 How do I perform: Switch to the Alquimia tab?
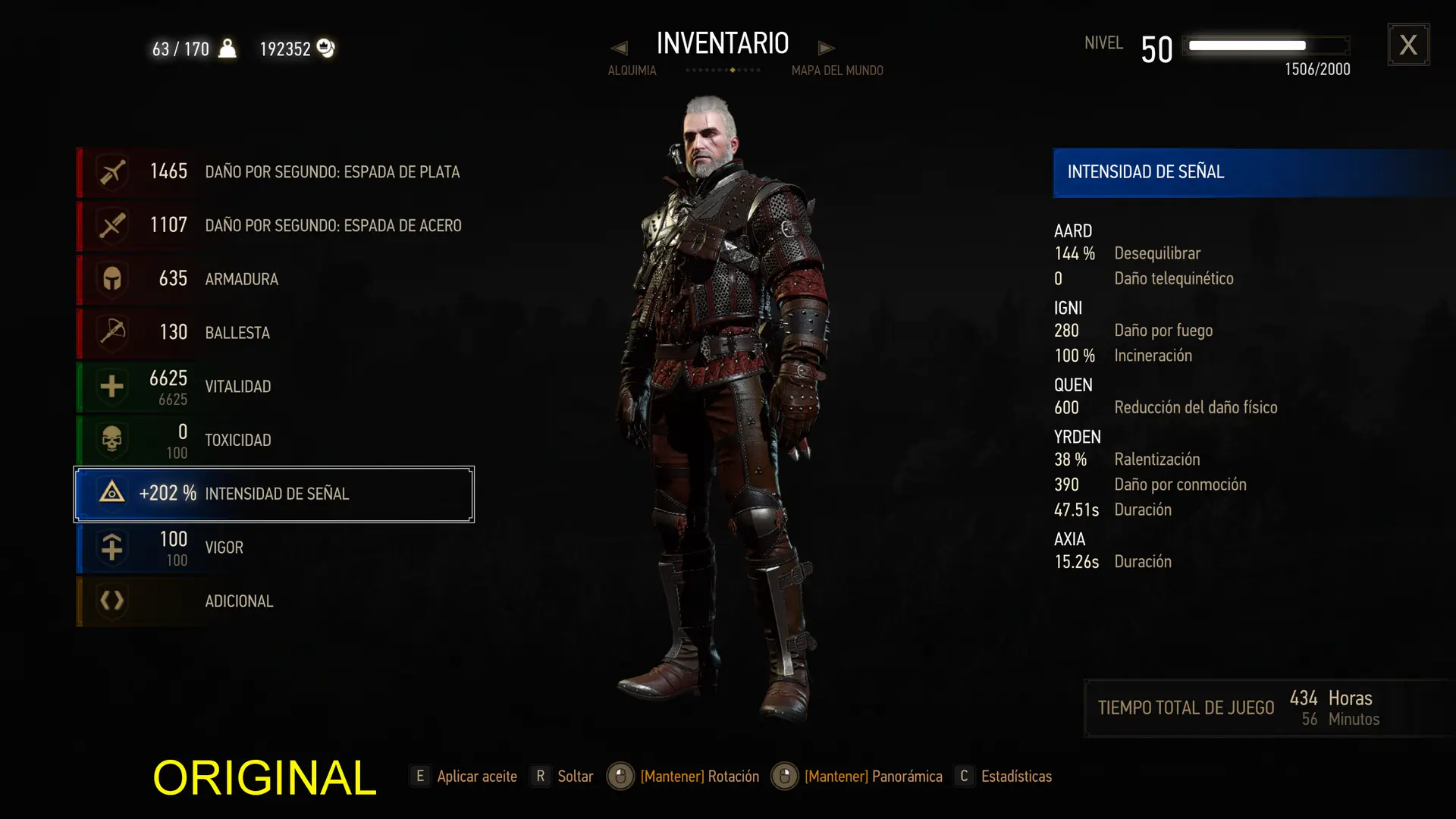click(x=632, y=71)
